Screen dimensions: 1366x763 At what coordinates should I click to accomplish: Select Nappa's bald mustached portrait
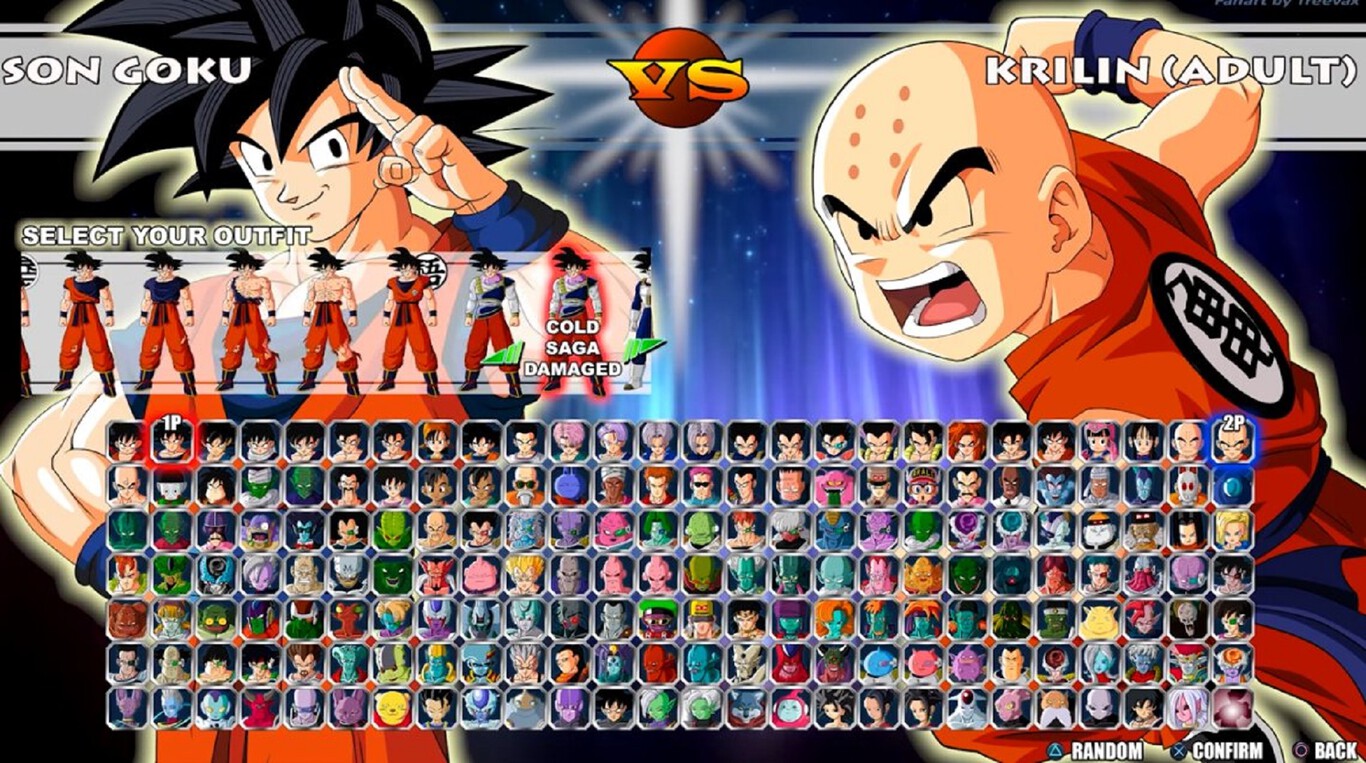pyautogui.click(x=435, y=528)
